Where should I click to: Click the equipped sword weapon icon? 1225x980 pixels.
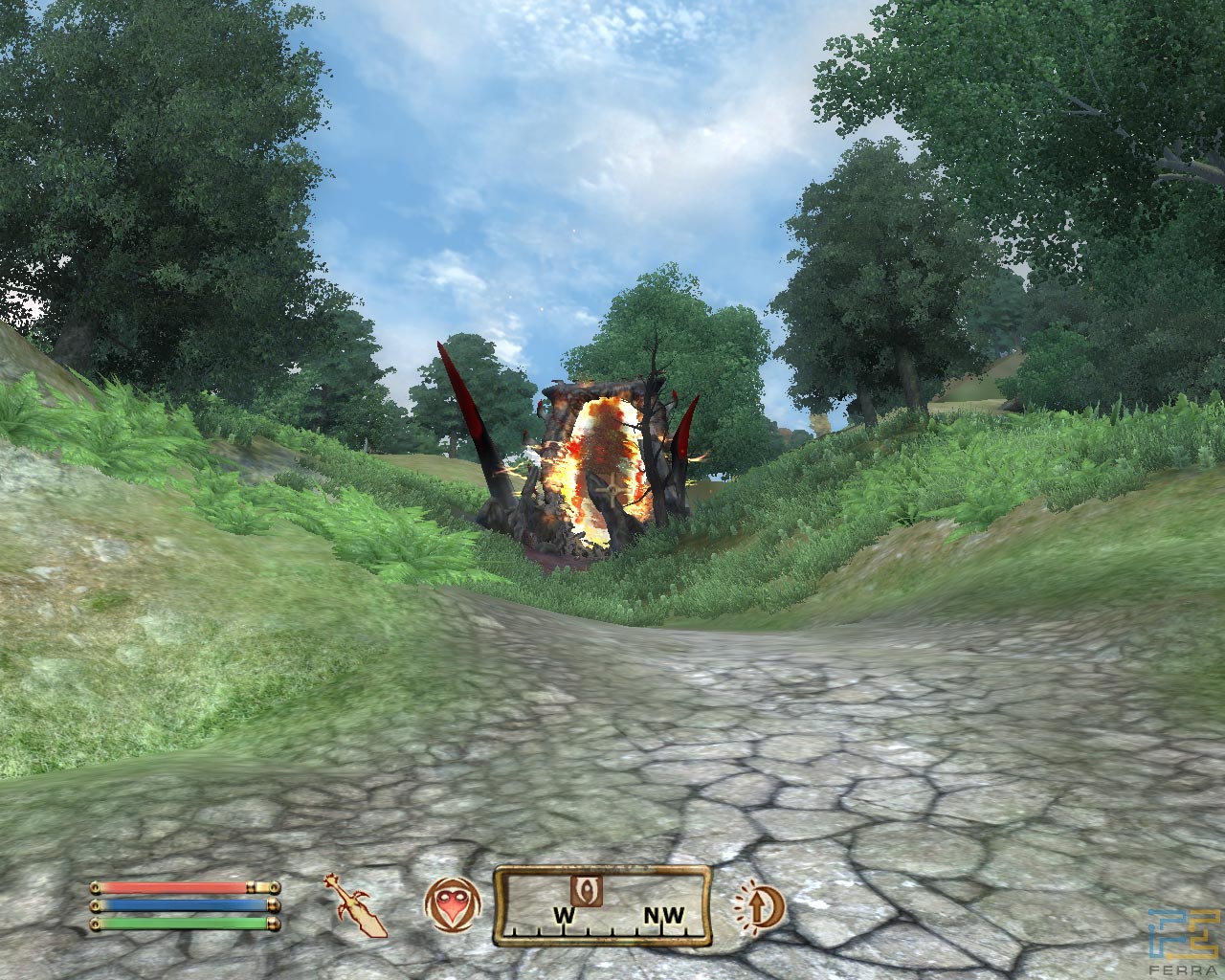click(356, 904)
